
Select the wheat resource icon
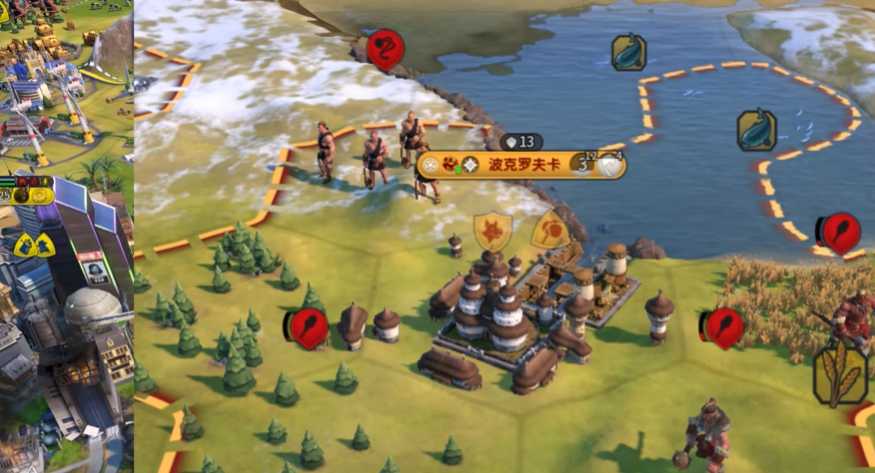[840, 374]
